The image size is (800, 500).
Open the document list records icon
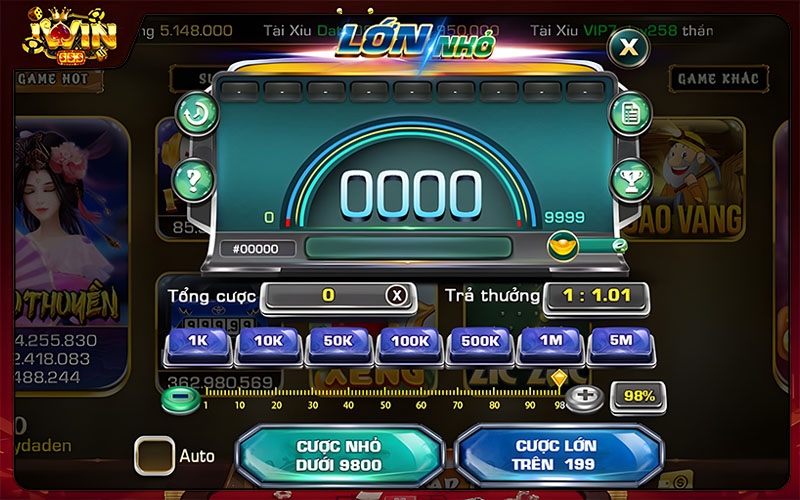tap(630, 112)
